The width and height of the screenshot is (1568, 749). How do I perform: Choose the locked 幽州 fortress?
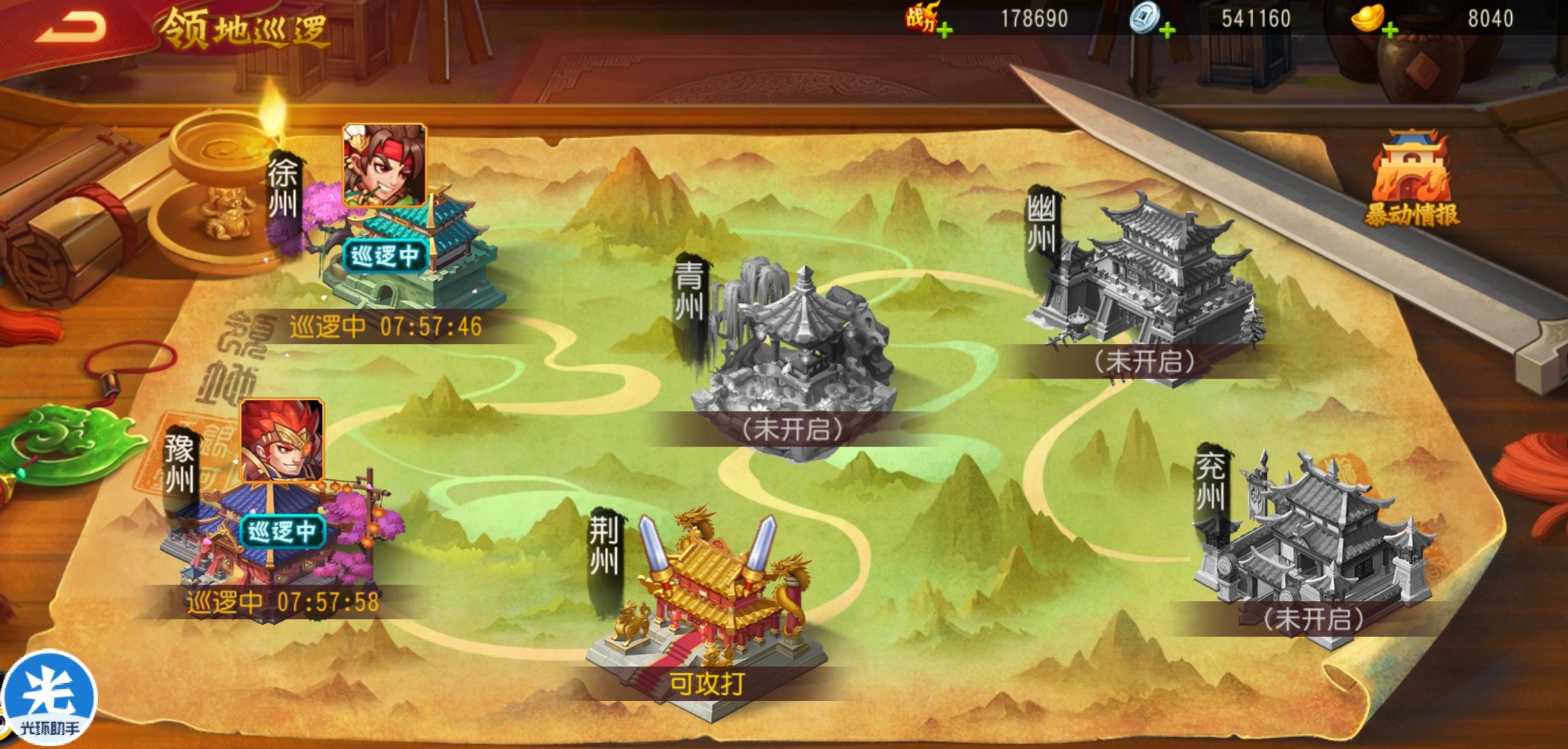(1145, 277)
